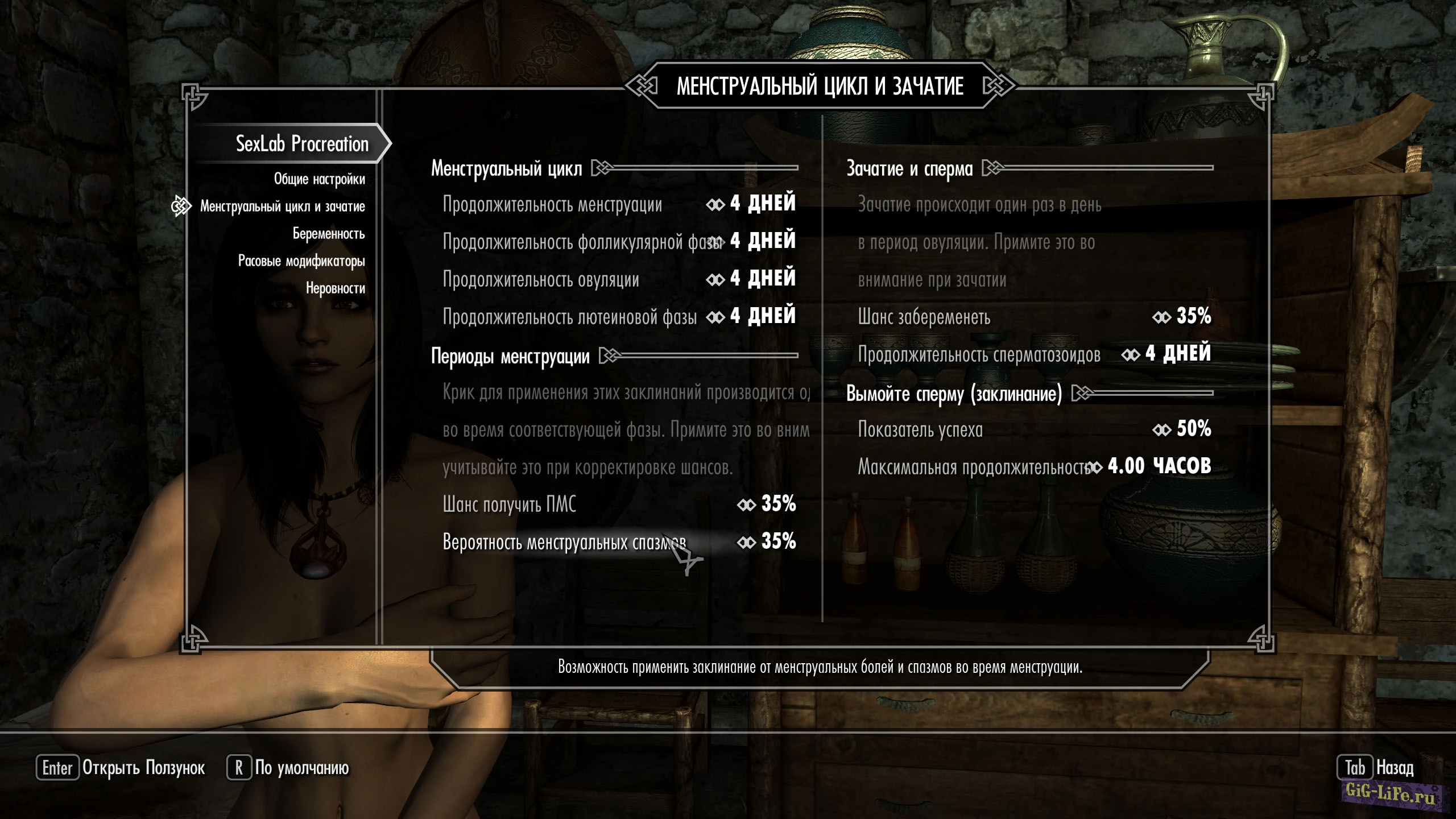This screenshot has height=819, width=1456.
Task: Select Вероятность менструальных спазмов option
Action: 619,542
